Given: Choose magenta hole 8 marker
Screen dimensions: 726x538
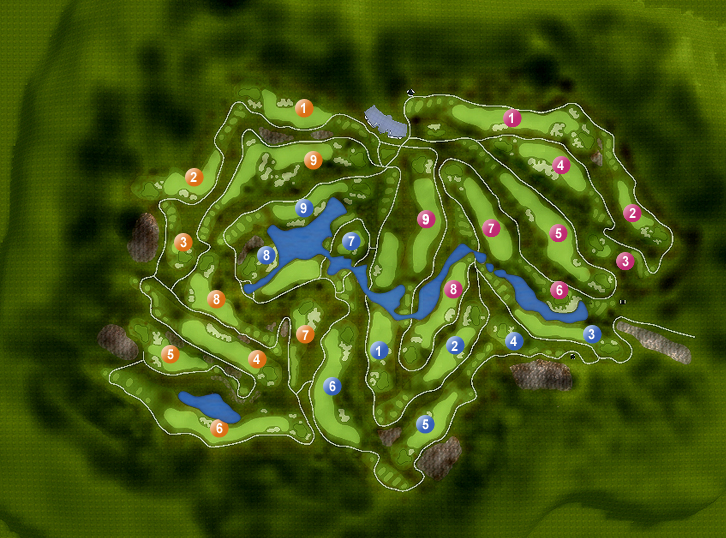Looking at the screenshot, I should (x=453, y=290).
